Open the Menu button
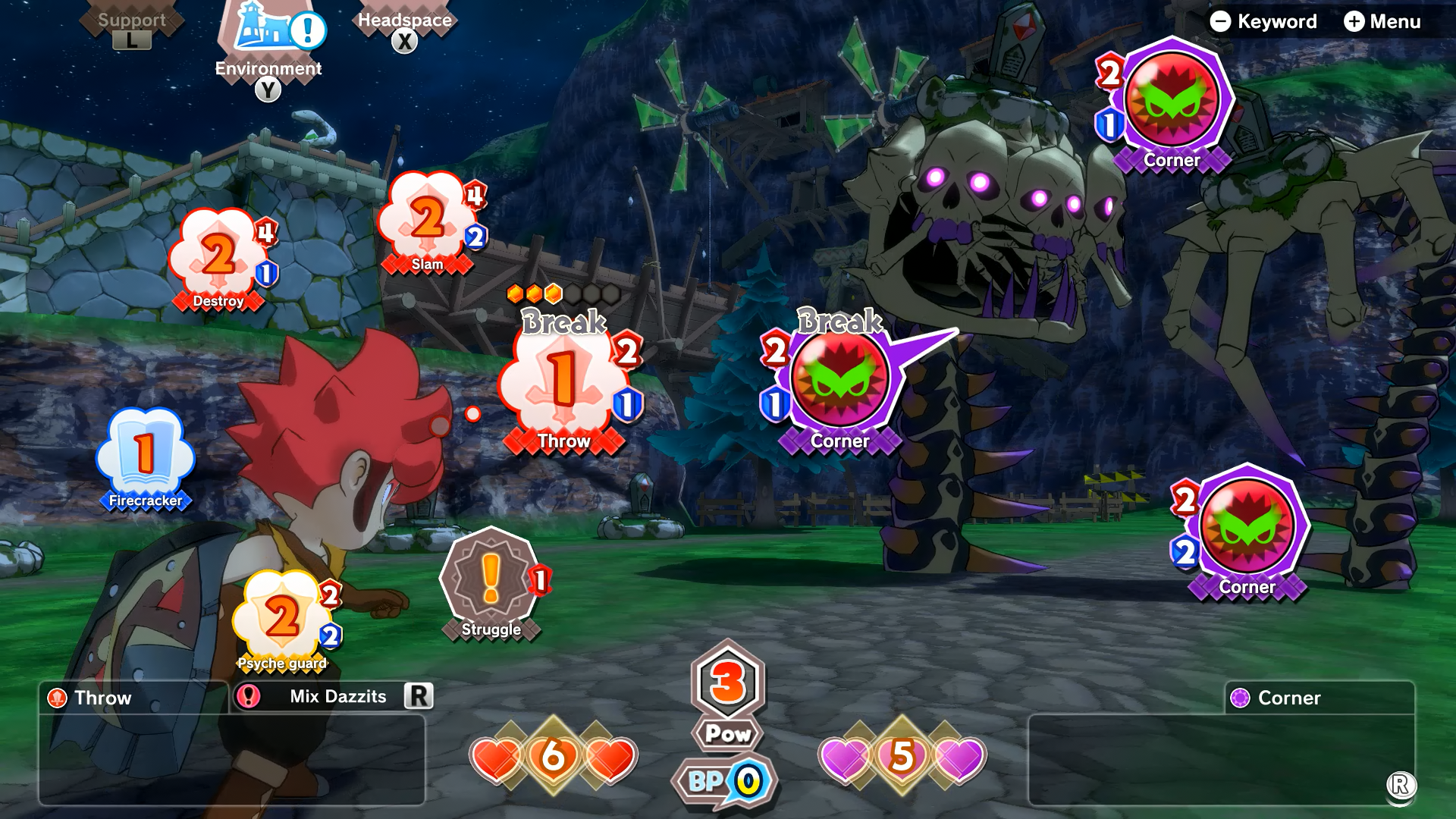1456x819 pixels. click(1382, 21)
